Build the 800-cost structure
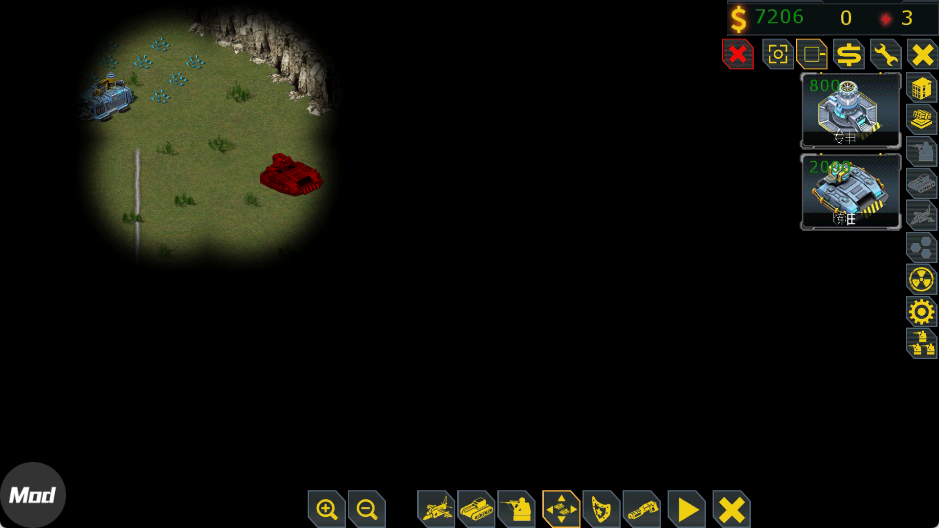Image resolution: width=939 pixels, height=528 pixels. pos(851,111)
